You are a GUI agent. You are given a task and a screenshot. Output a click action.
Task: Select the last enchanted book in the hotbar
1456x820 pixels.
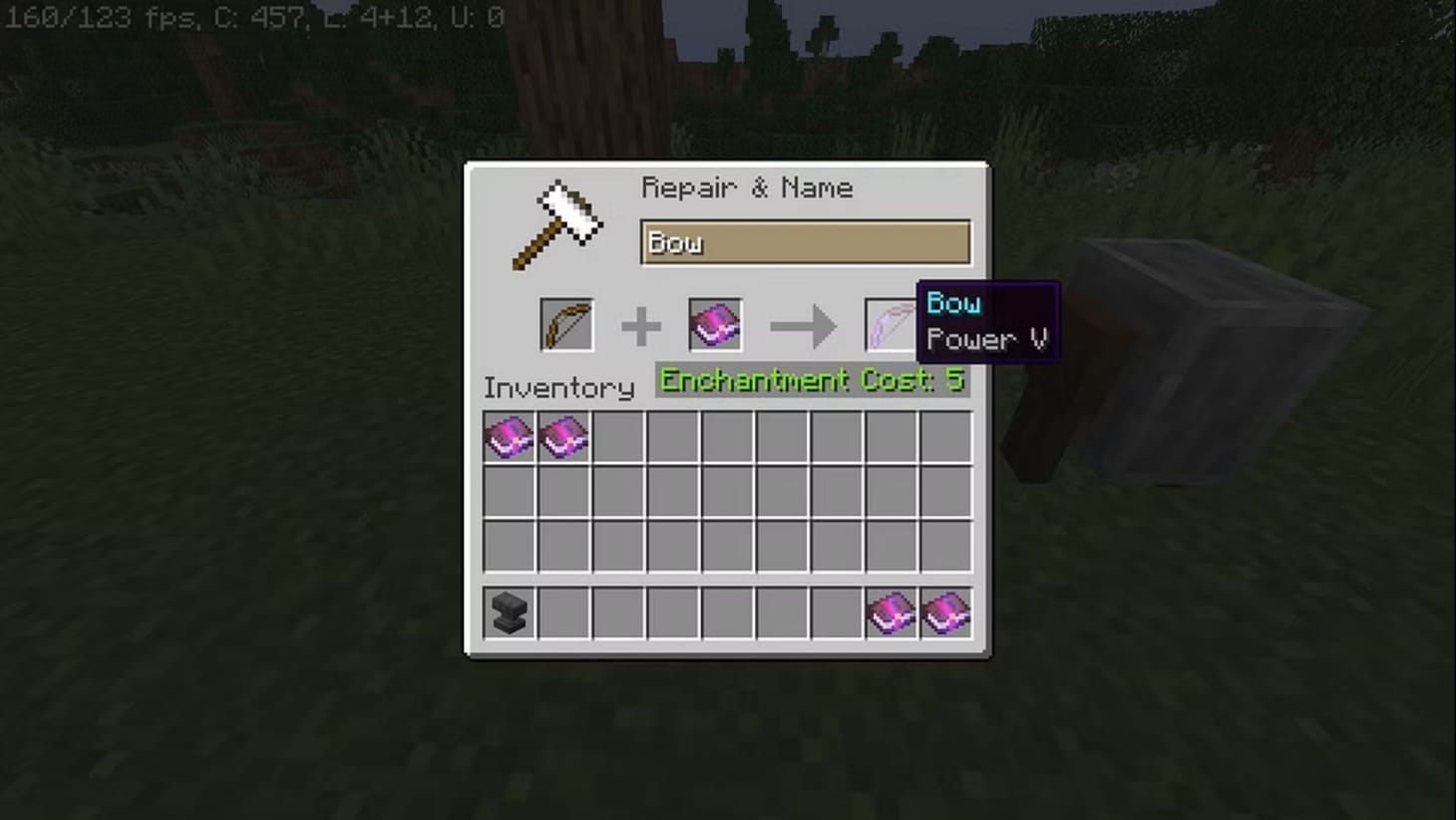pos(946,613)
